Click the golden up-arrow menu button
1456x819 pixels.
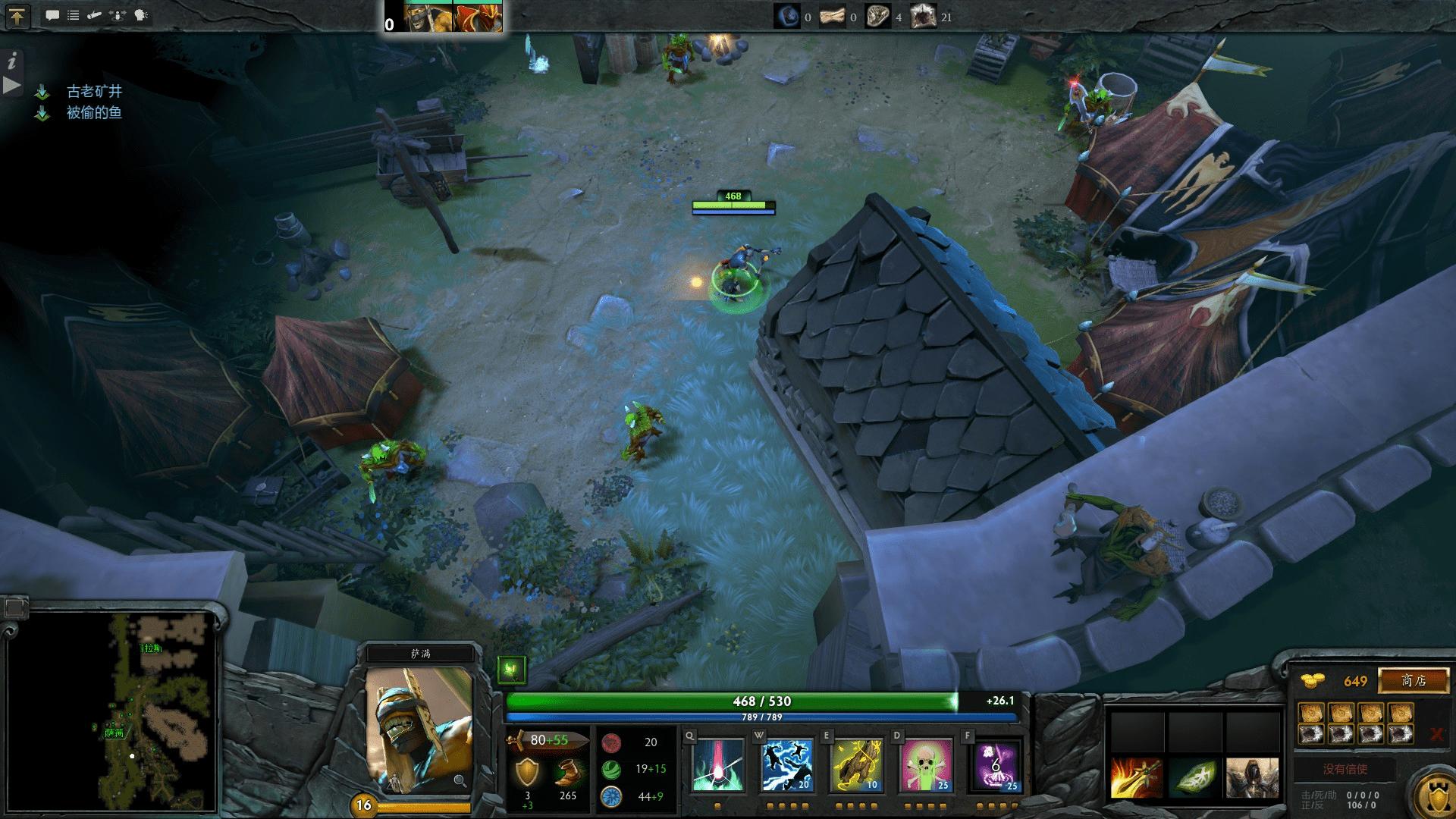(17, 16)
